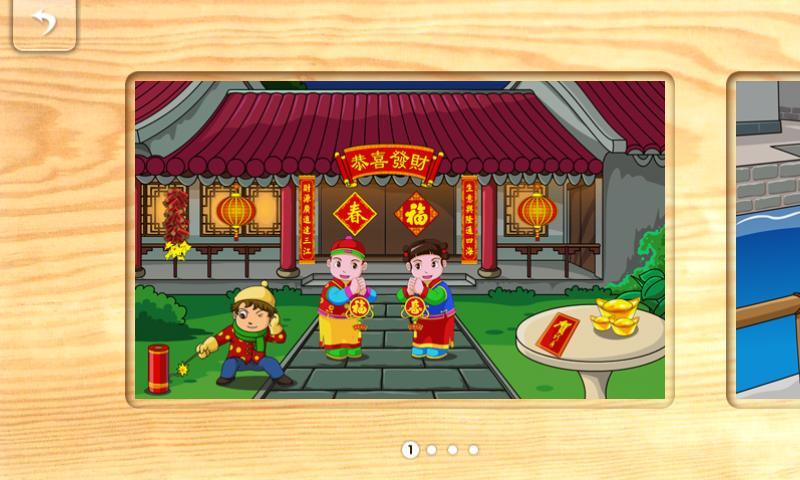Image resolution: width=800 pixels, height=480 pixels.
Task: Jump to the fourth page dot
Action: pos(474,450)
